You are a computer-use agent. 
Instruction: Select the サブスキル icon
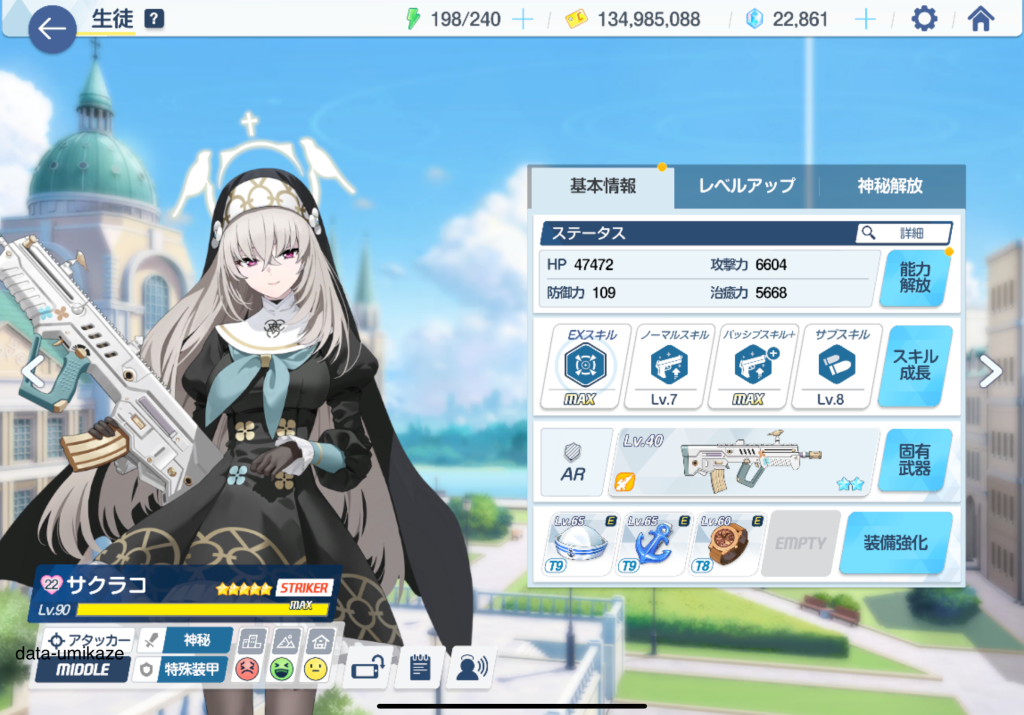pyautogui.click(x=832, y=366)
